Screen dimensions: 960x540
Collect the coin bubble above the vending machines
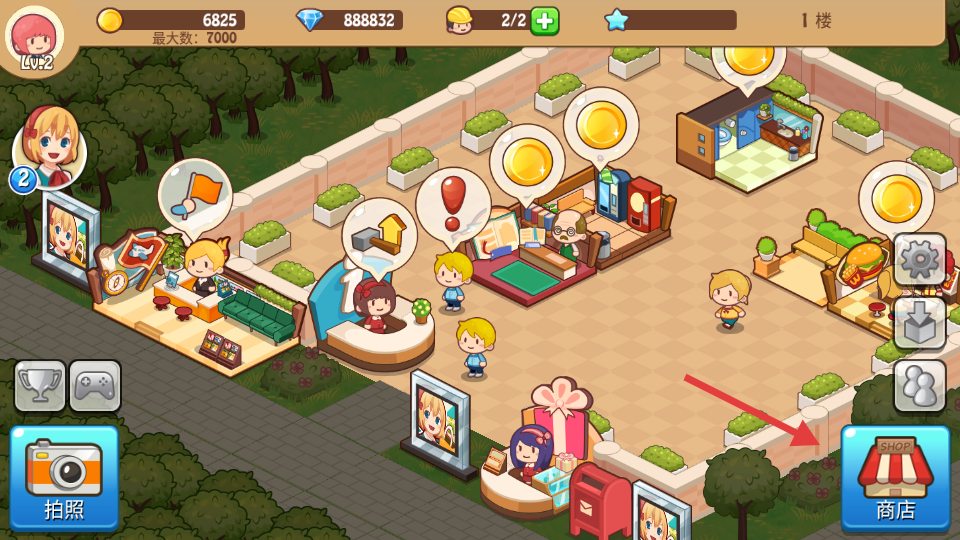point(601,124)
